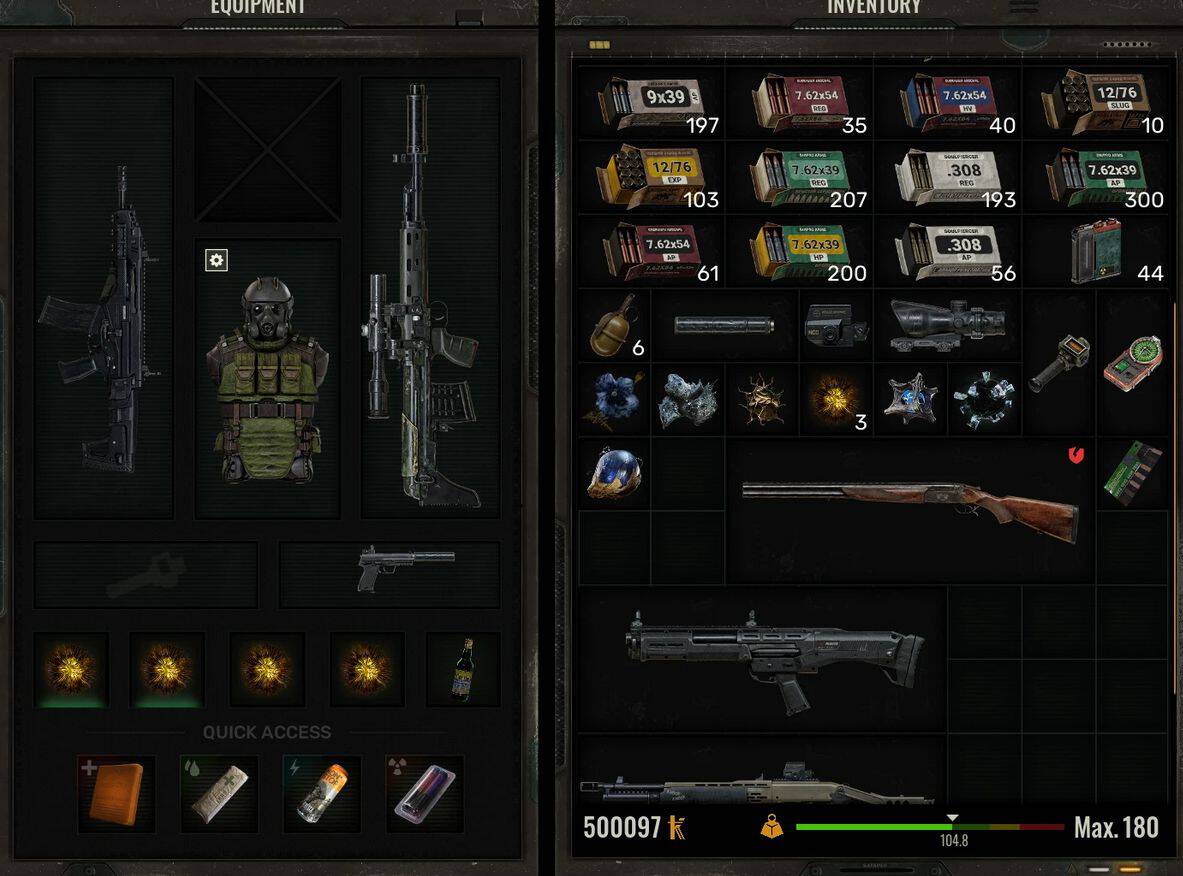
Task: Click the .308 AP ammo box
Action: point(947,251)
